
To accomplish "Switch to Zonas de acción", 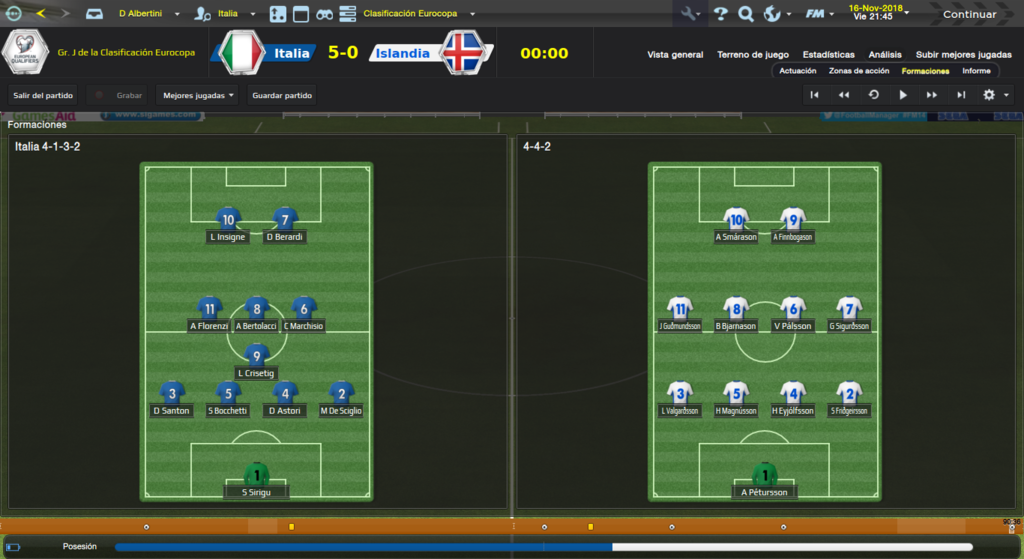I will pyautogui.click(x=858, y=71).
